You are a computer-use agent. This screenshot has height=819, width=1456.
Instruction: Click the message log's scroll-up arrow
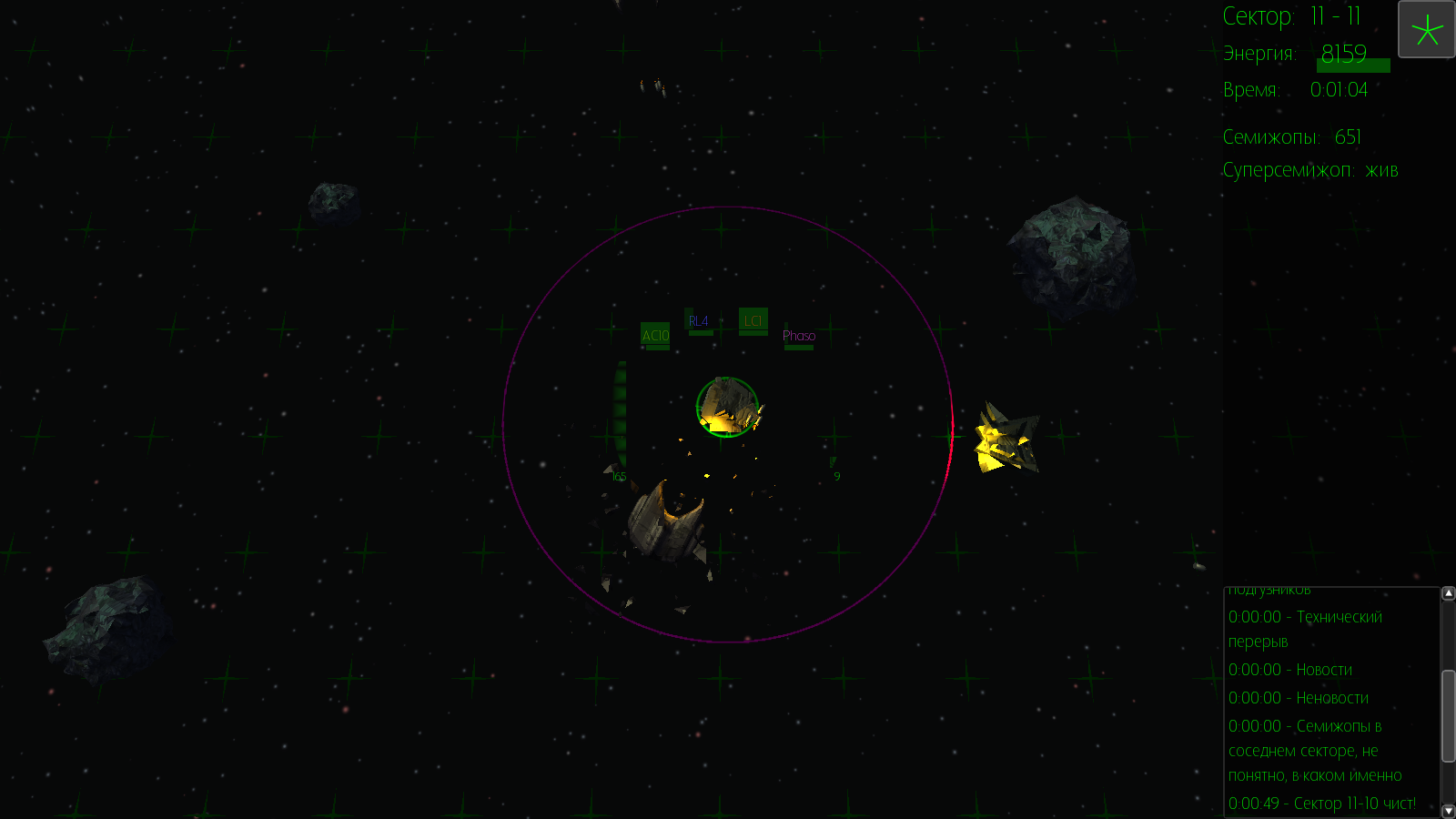click(x=1448, y=593)
